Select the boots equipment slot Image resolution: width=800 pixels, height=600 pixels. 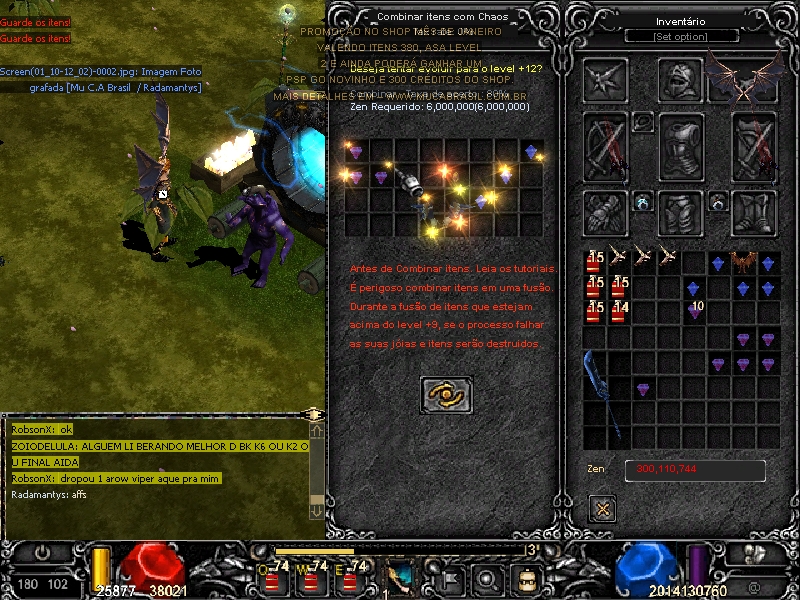point(754,211)
